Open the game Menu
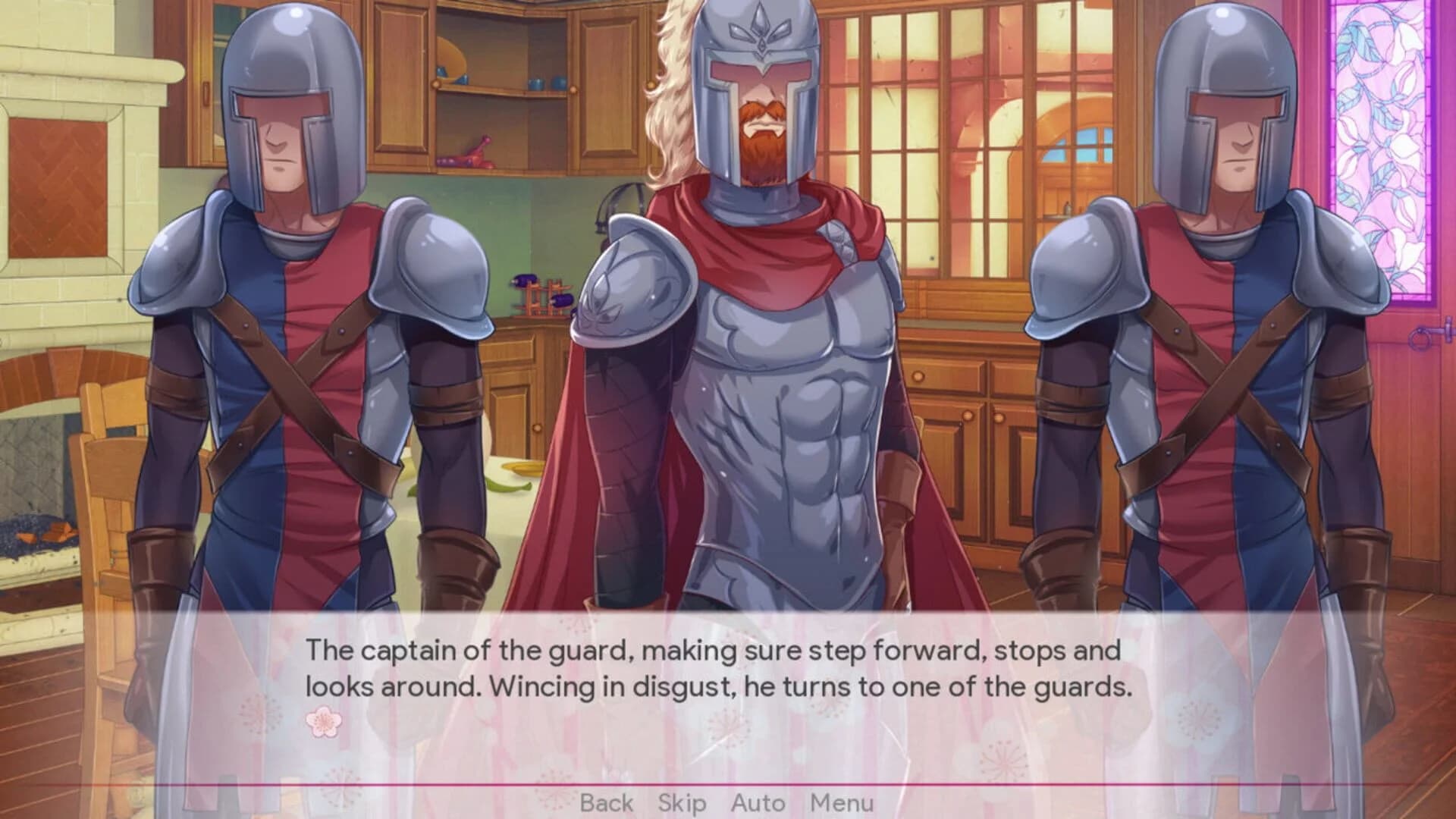The image size is (1456, 819). pyautogui.click(x=842, y=802)
